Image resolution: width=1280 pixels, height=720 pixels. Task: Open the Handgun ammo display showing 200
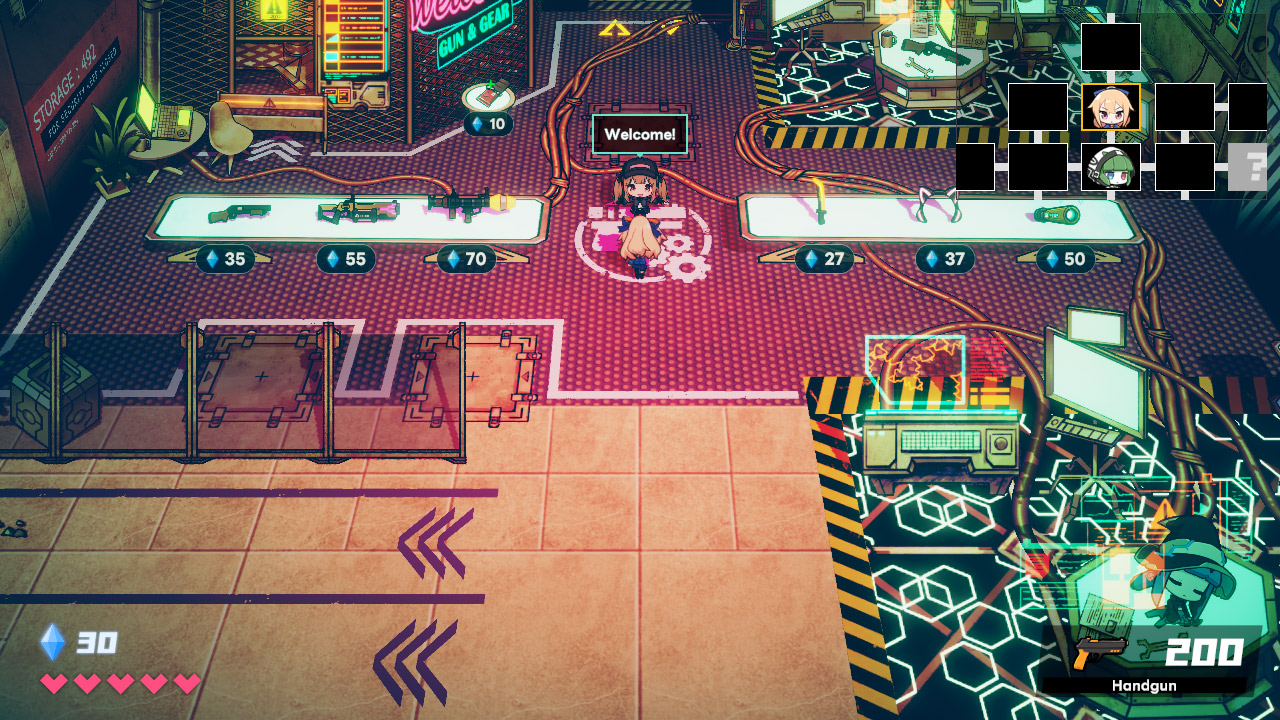click(x=1160, y=658)
